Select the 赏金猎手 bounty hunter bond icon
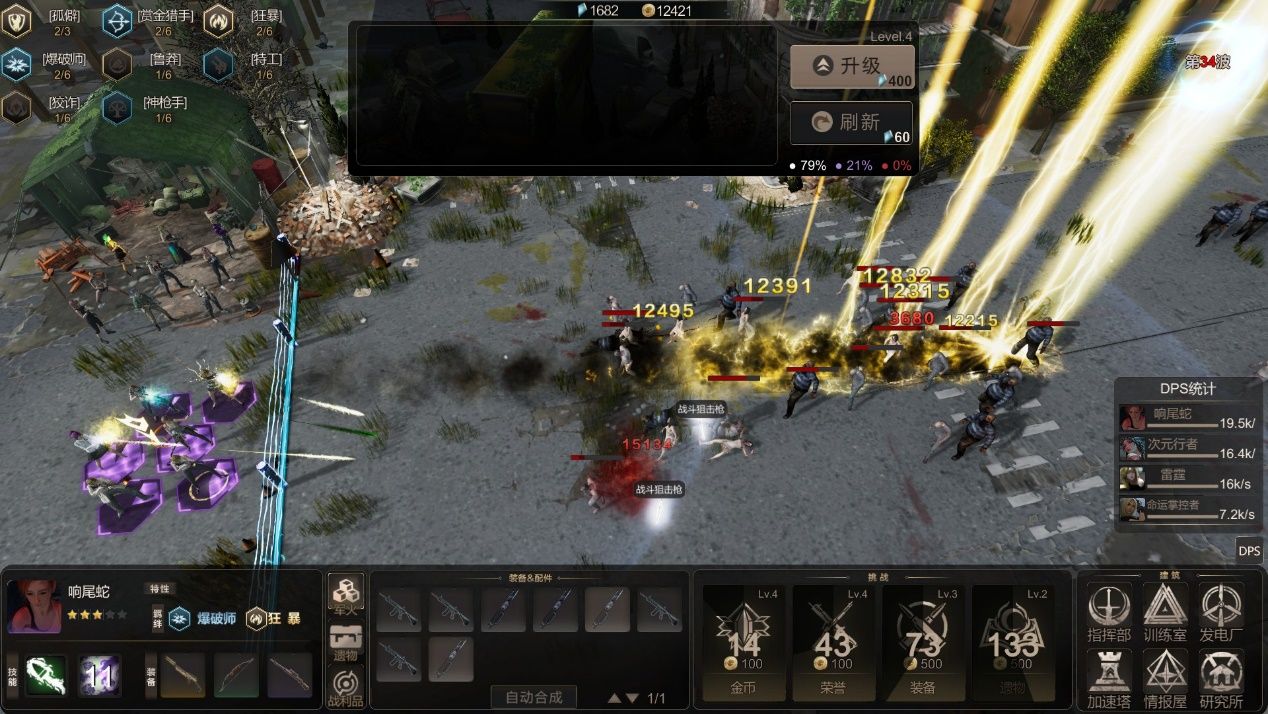Image resolution: width=1268 pixels, height=714 pixels. point(117,20)
